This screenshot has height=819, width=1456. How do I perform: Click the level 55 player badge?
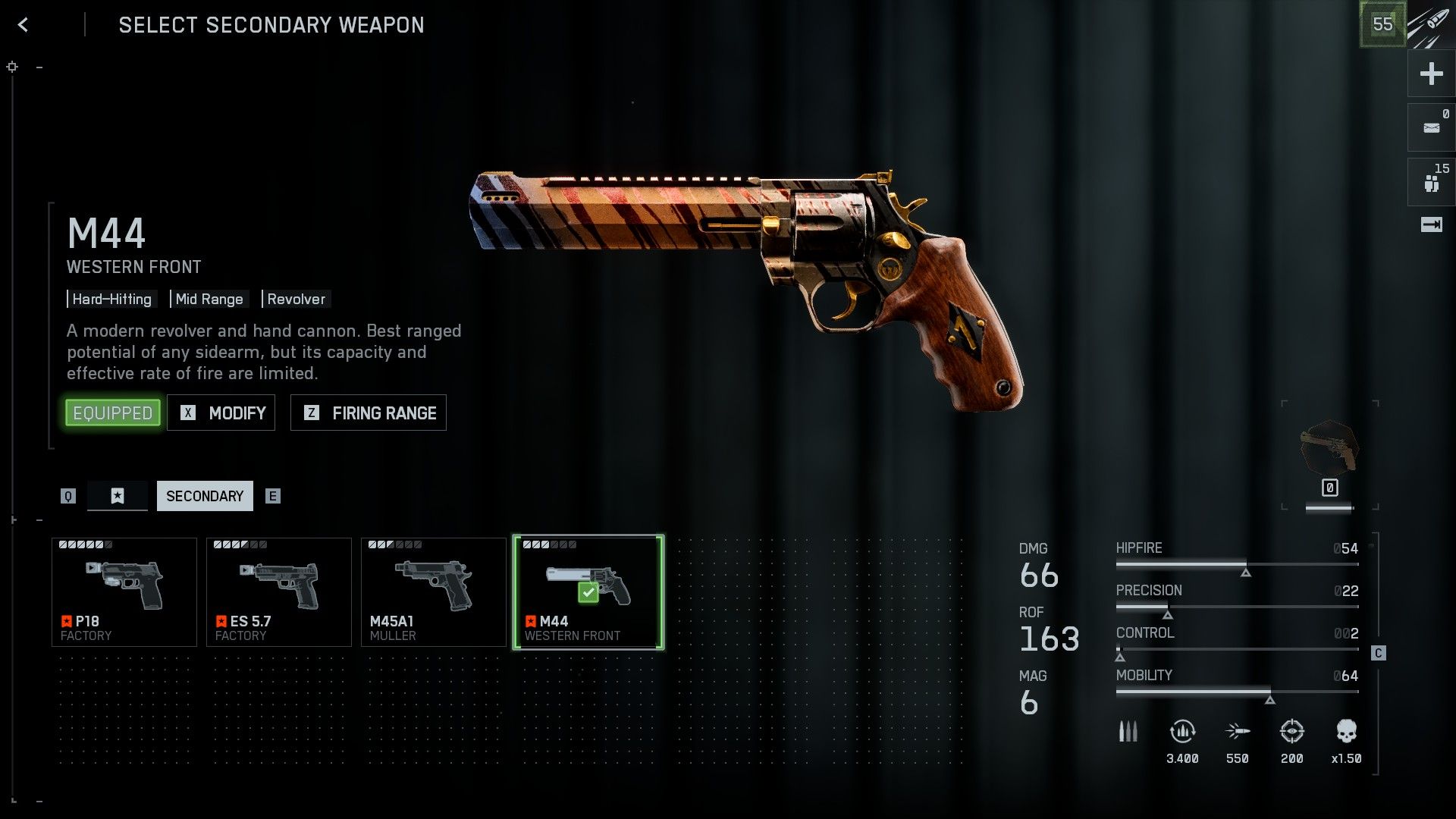(x=1382, y=24)
